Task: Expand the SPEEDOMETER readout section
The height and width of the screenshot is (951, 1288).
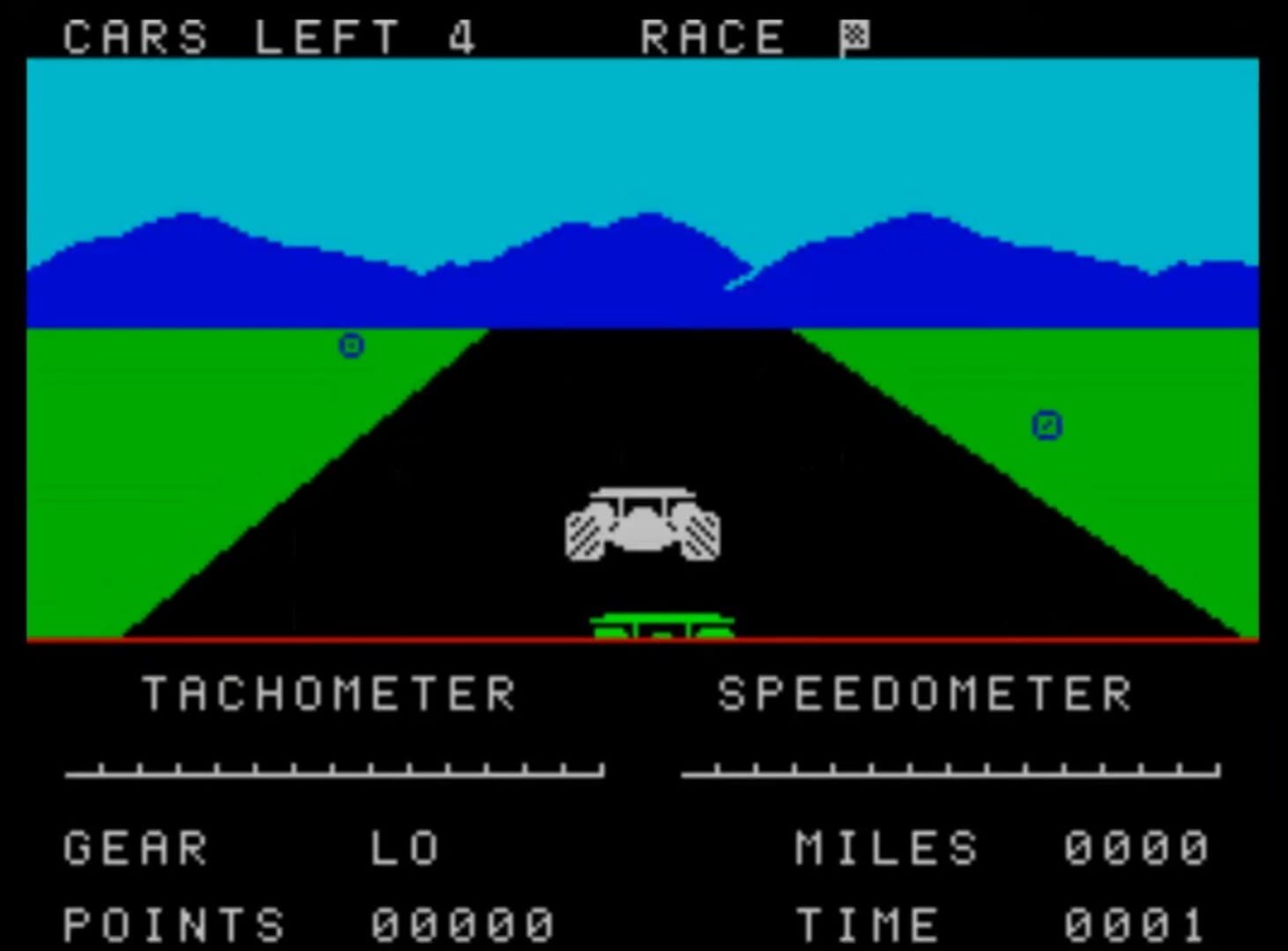Action: tap(923, 695)
